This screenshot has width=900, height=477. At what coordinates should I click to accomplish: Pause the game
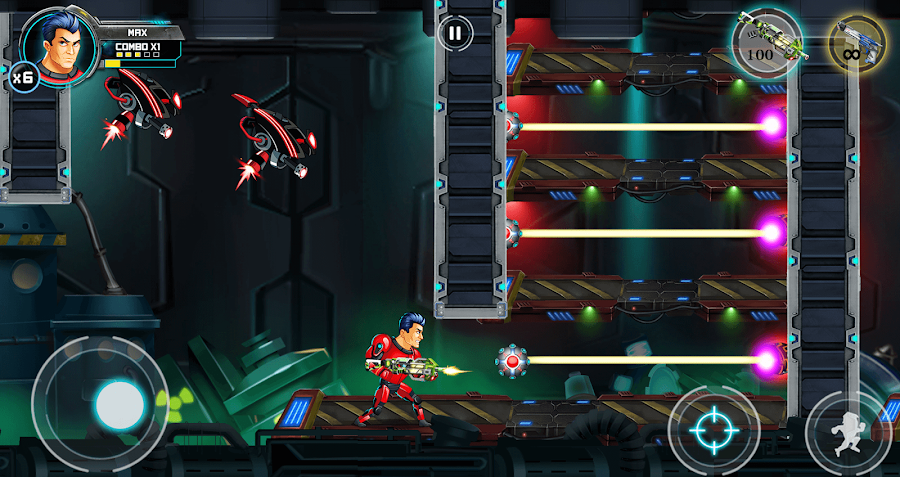coord(455,33)
